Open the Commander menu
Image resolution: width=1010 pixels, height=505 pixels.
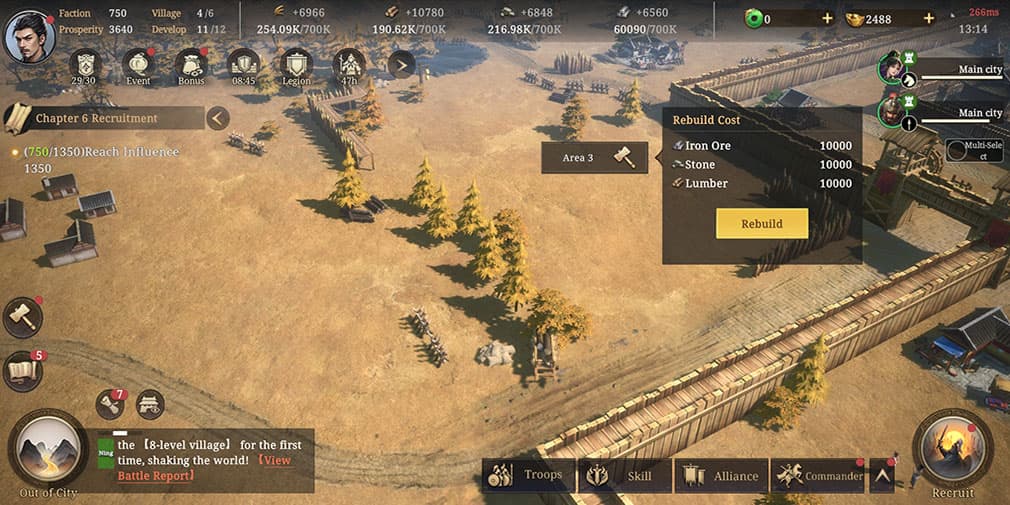[x=818, y=476]
